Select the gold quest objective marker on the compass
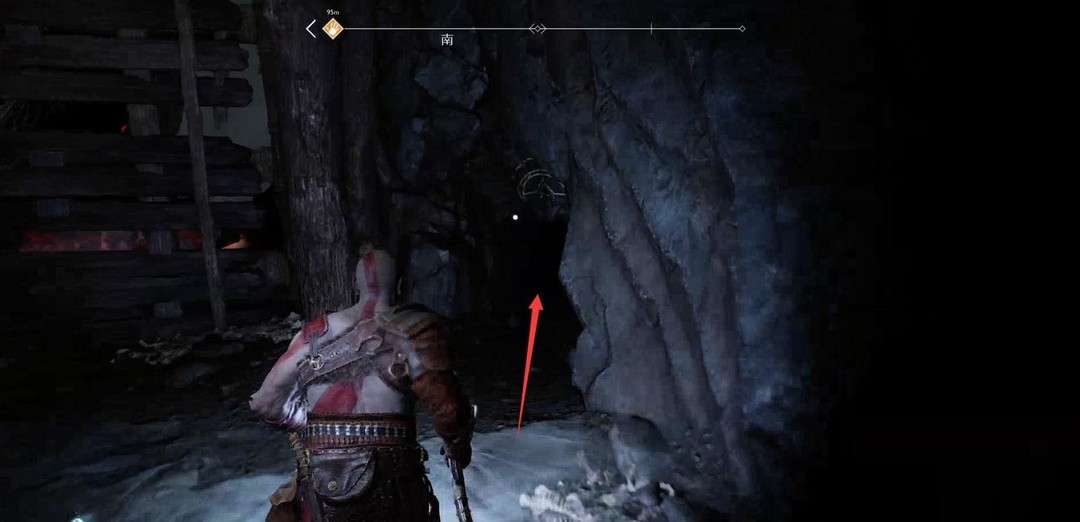1080x522 pixels. [x=333, y=29]
